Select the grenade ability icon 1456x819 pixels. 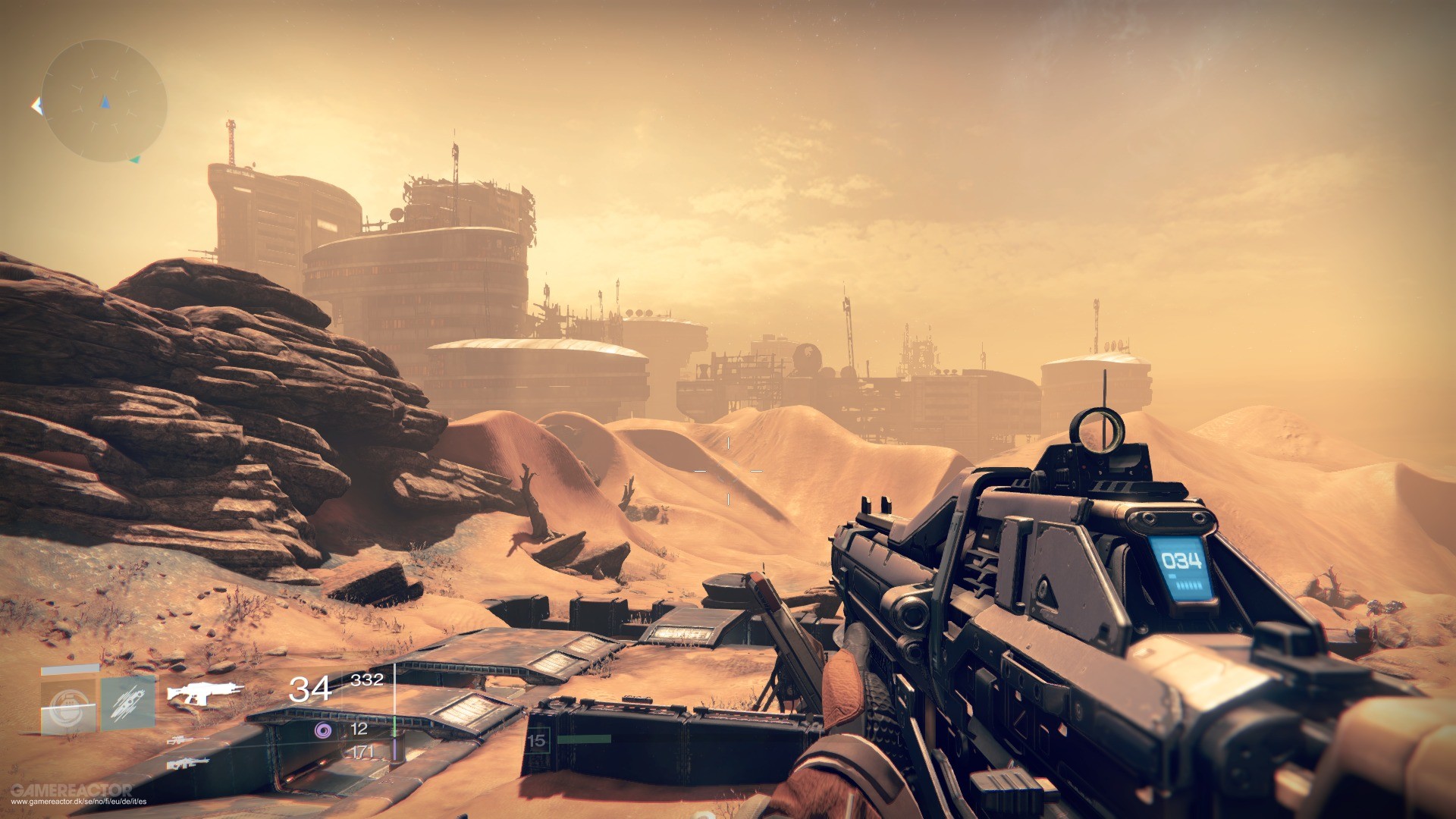(68, 704)
